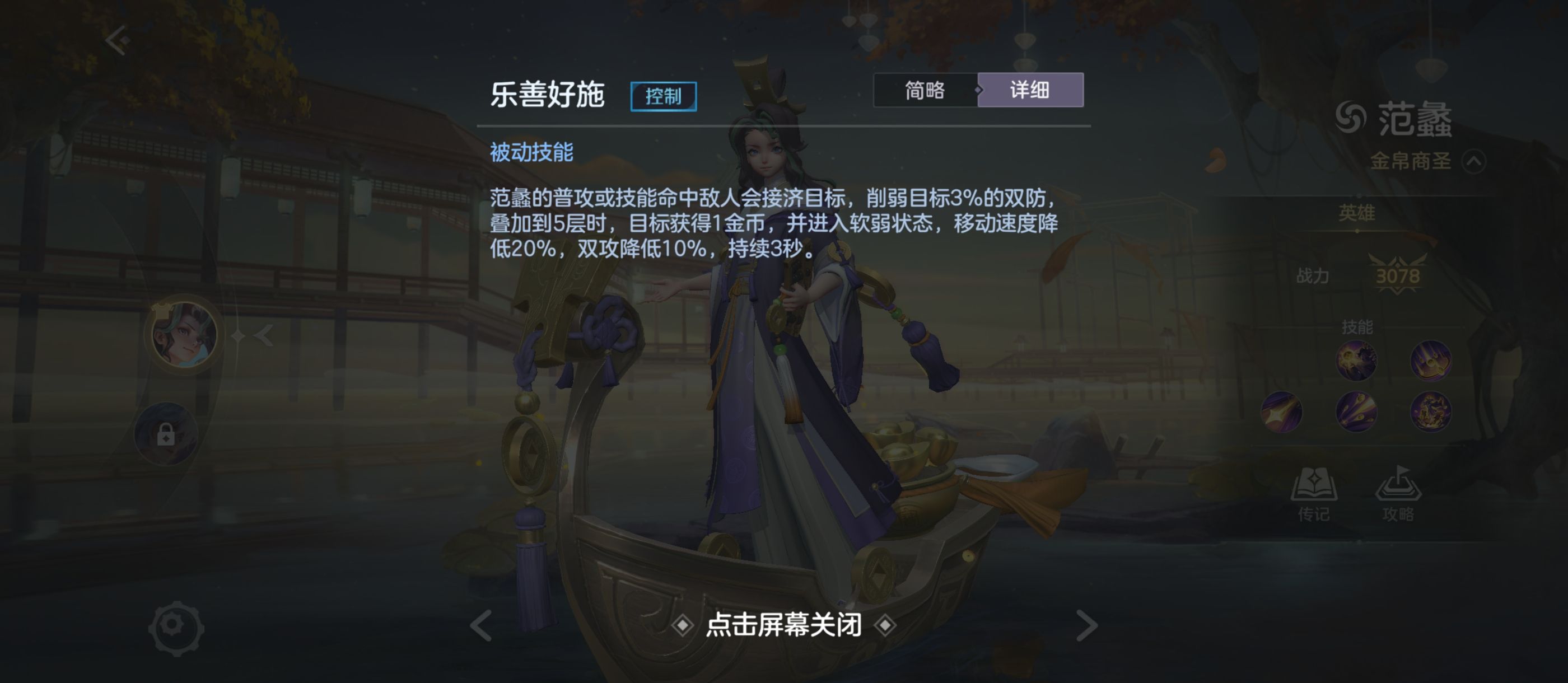Select the passive skill 乐善好施 icon
1568x683 pixels.
[1357, 360]
